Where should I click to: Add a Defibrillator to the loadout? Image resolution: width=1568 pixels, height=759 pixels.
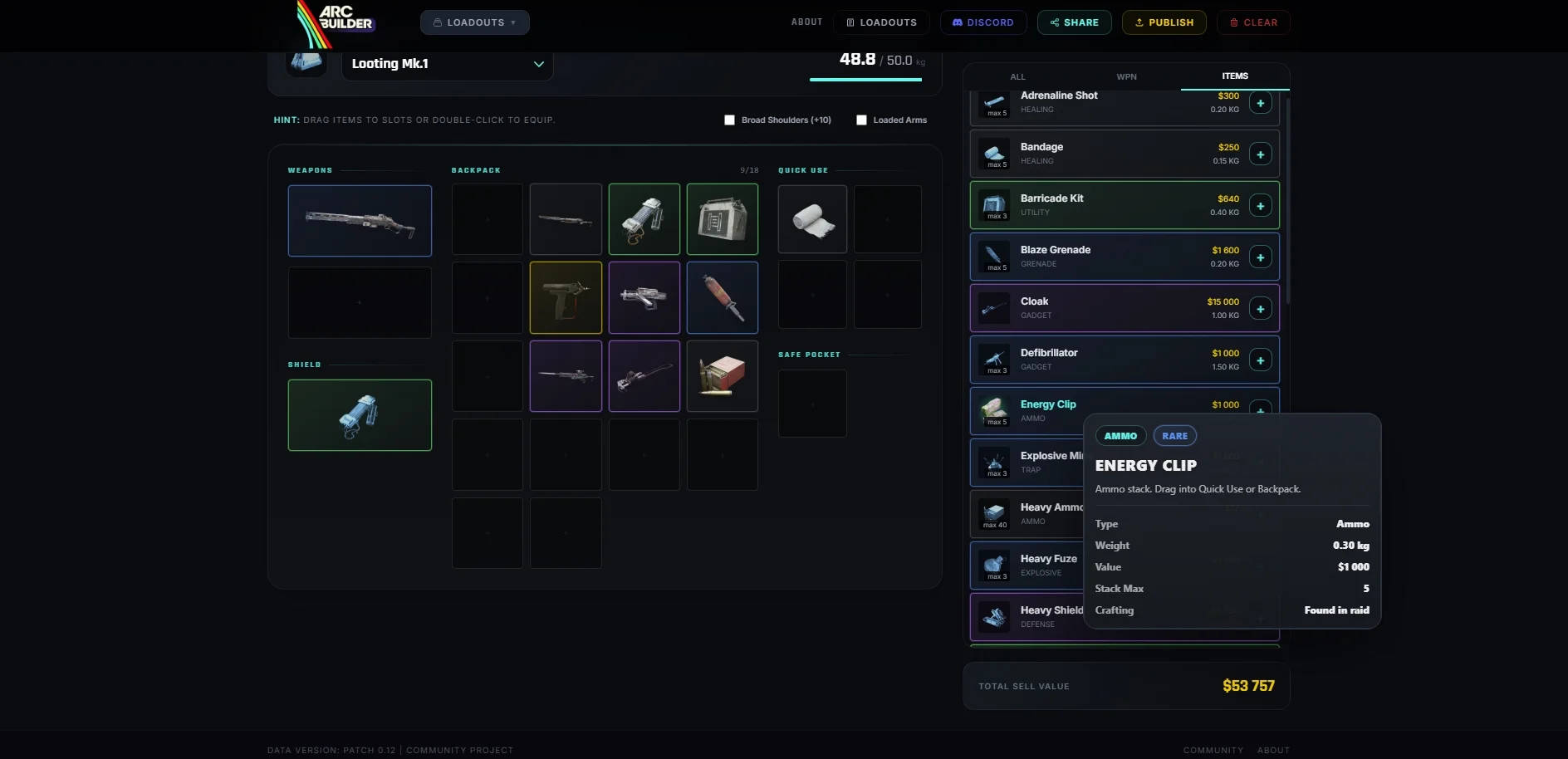[x=1260, y=360]
